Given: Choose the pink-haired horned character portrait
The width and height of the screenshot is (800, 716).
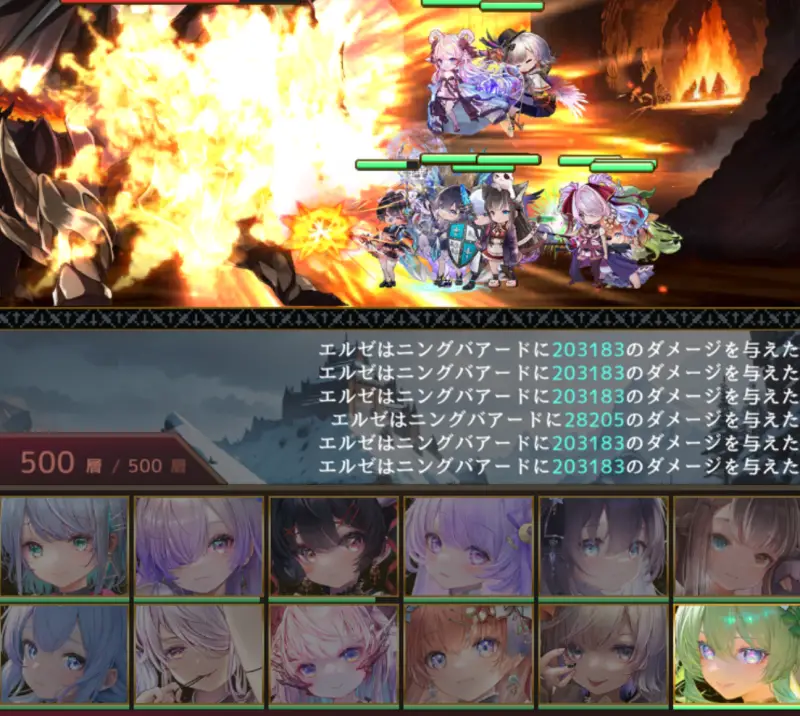Looking at the screenshot, I should 334,654.
